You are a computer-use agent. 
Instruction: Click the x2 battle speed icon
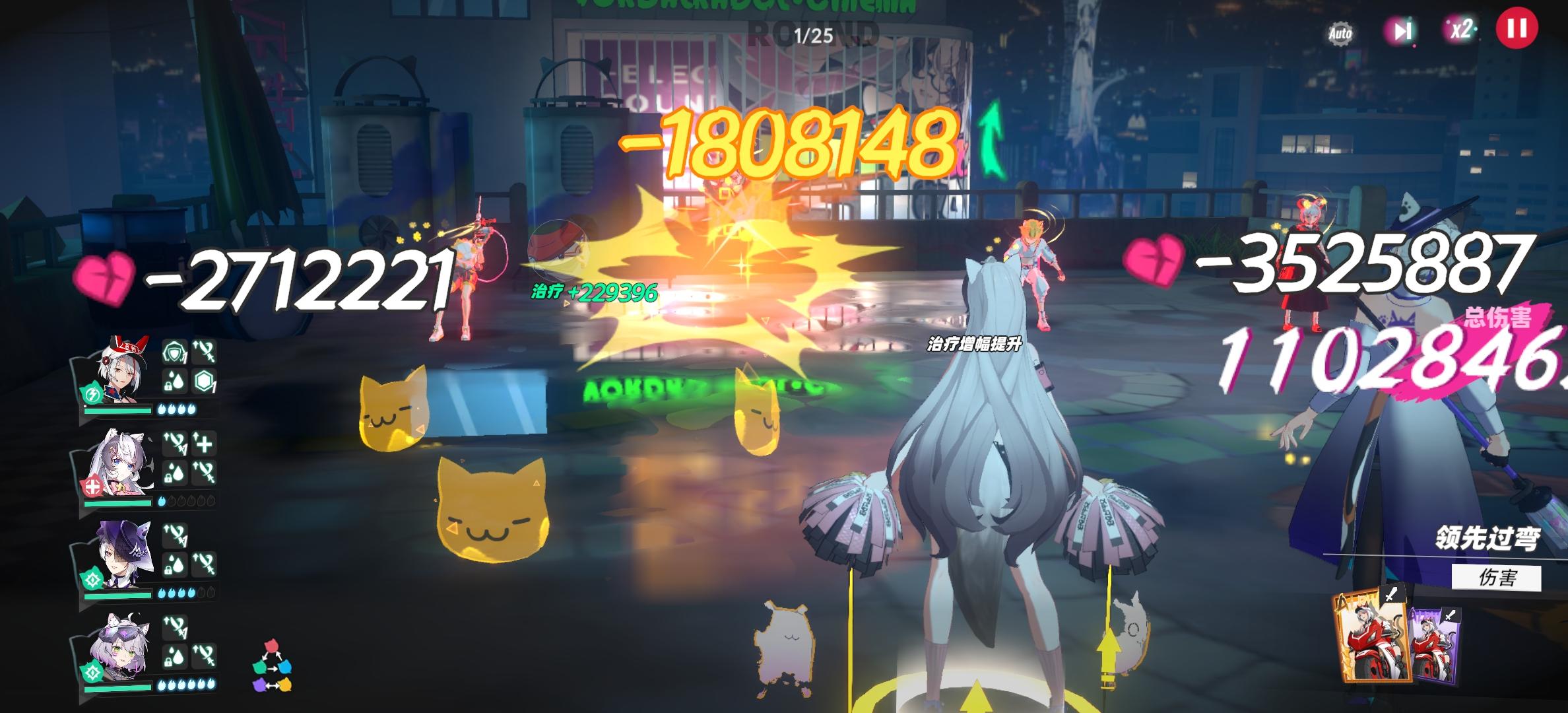(1460, 29)
